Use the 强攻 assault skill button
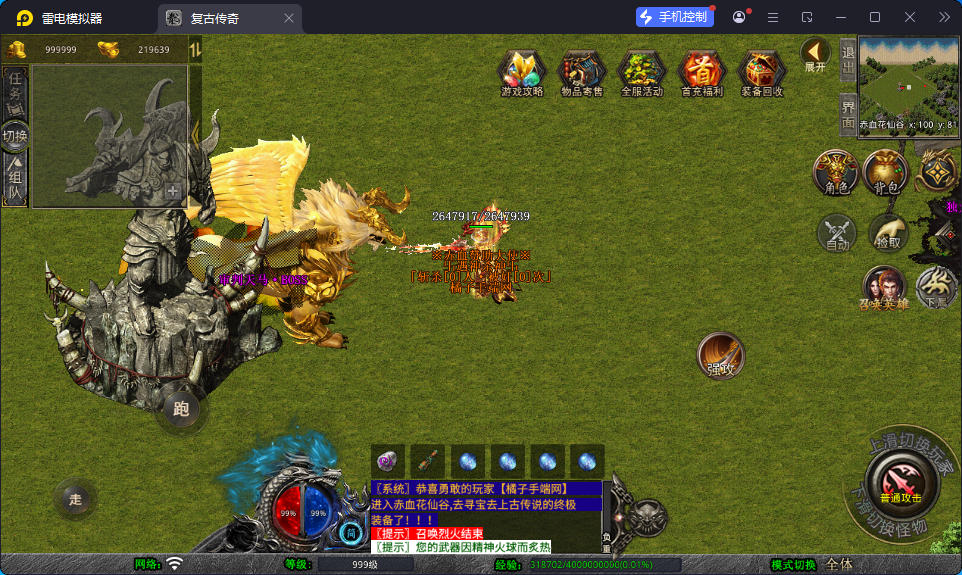Screen dimensions: 962x575 pos(721,356)
